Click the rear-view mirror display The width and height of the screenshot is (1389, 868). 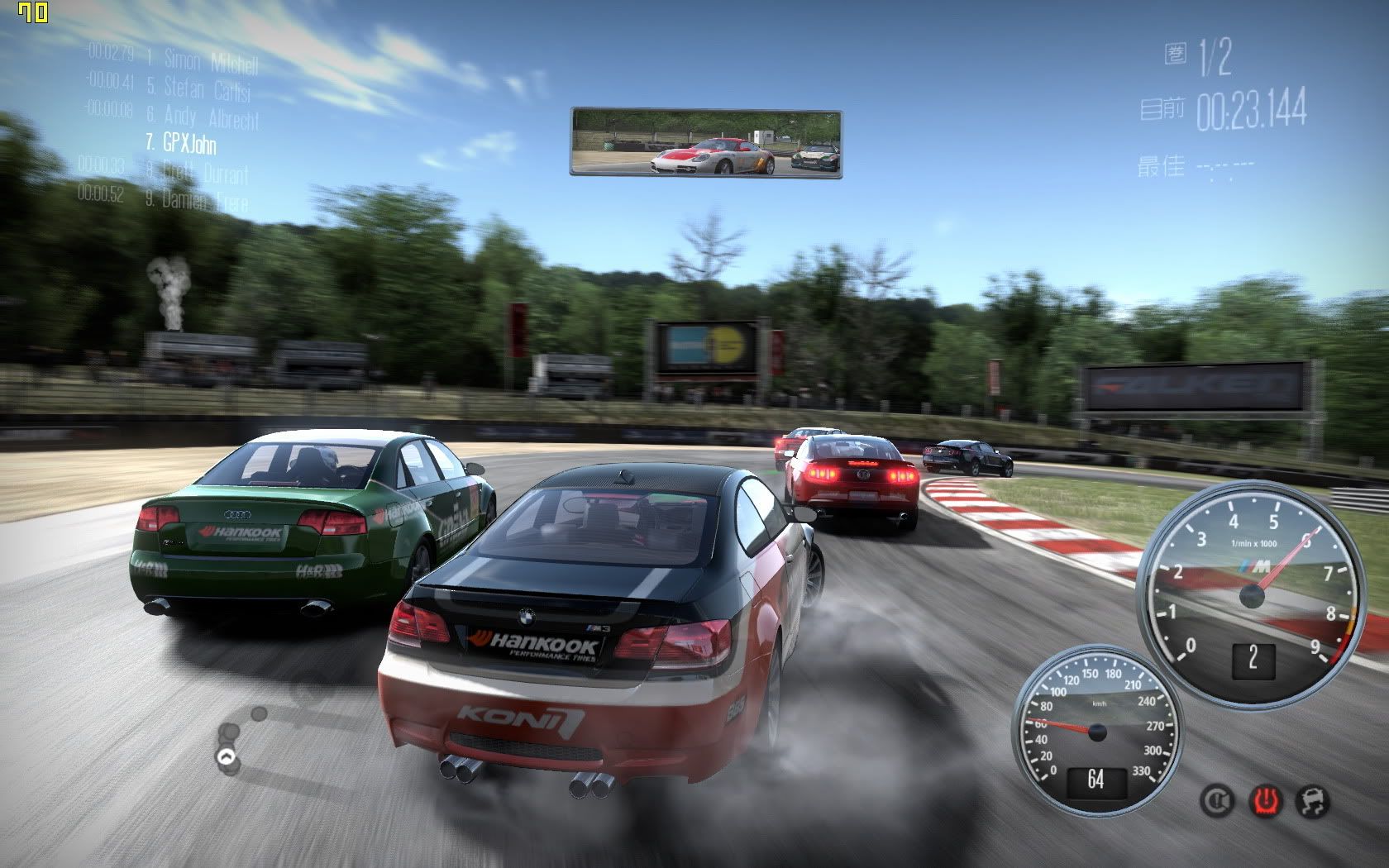tap(705, 142)
